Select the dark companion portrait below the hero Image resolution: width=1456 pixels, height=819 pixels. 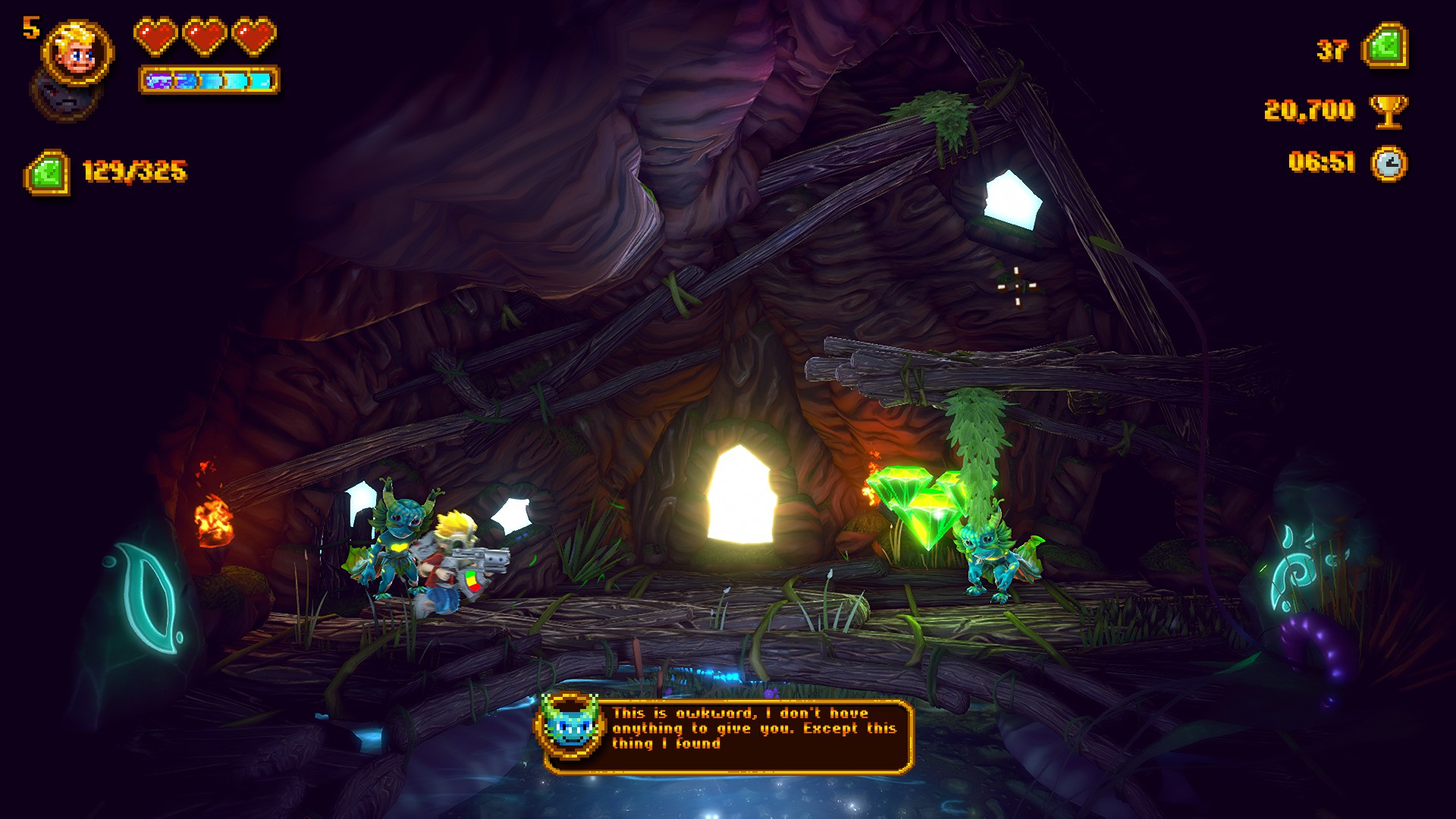[x=62, y=96]
